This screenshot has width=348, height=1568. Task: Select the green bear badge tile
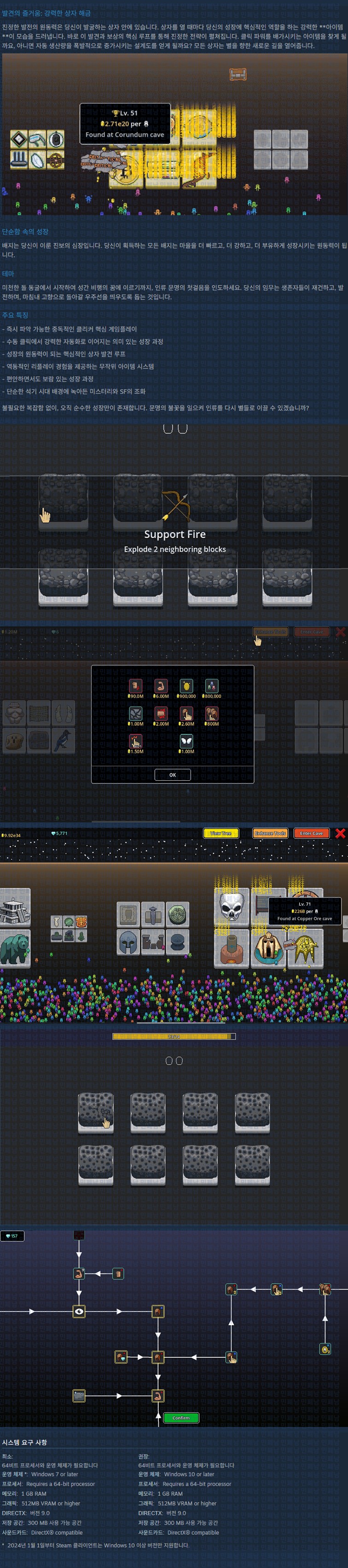point(15,948)
